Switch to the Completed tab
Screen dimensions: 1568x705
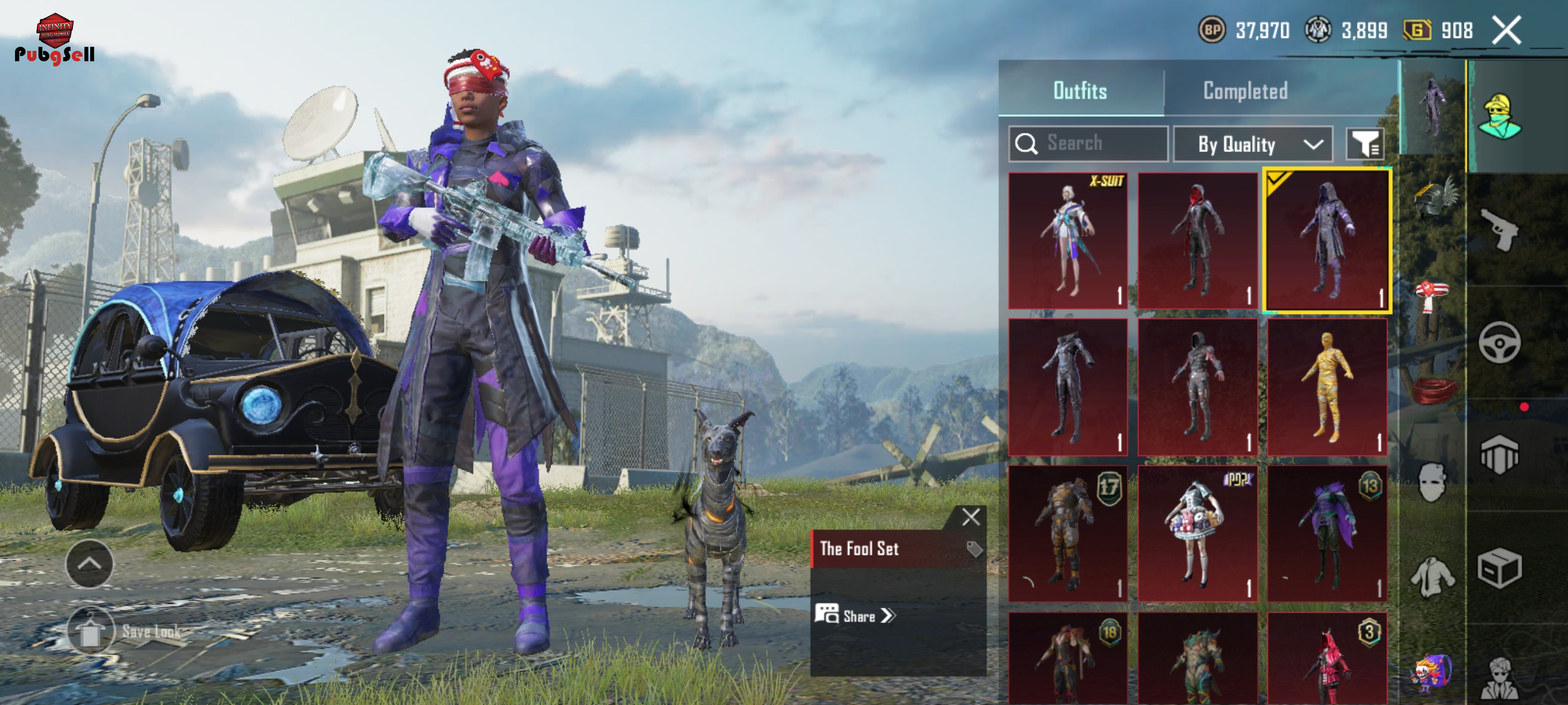(1245, 91)
